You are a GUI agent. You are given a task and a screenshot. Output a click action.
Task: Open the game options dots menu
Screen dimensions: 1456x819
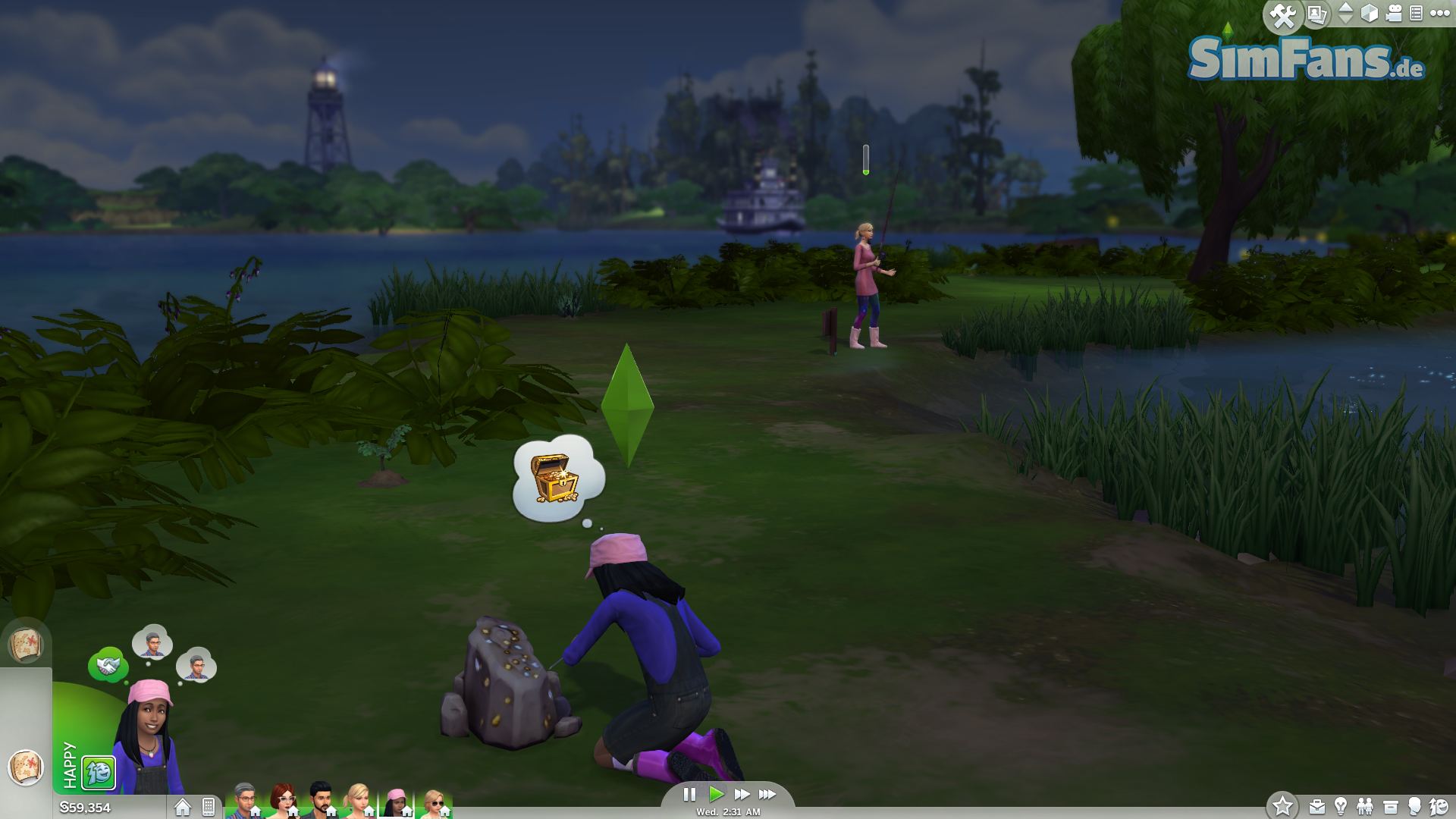point(1439,13)
